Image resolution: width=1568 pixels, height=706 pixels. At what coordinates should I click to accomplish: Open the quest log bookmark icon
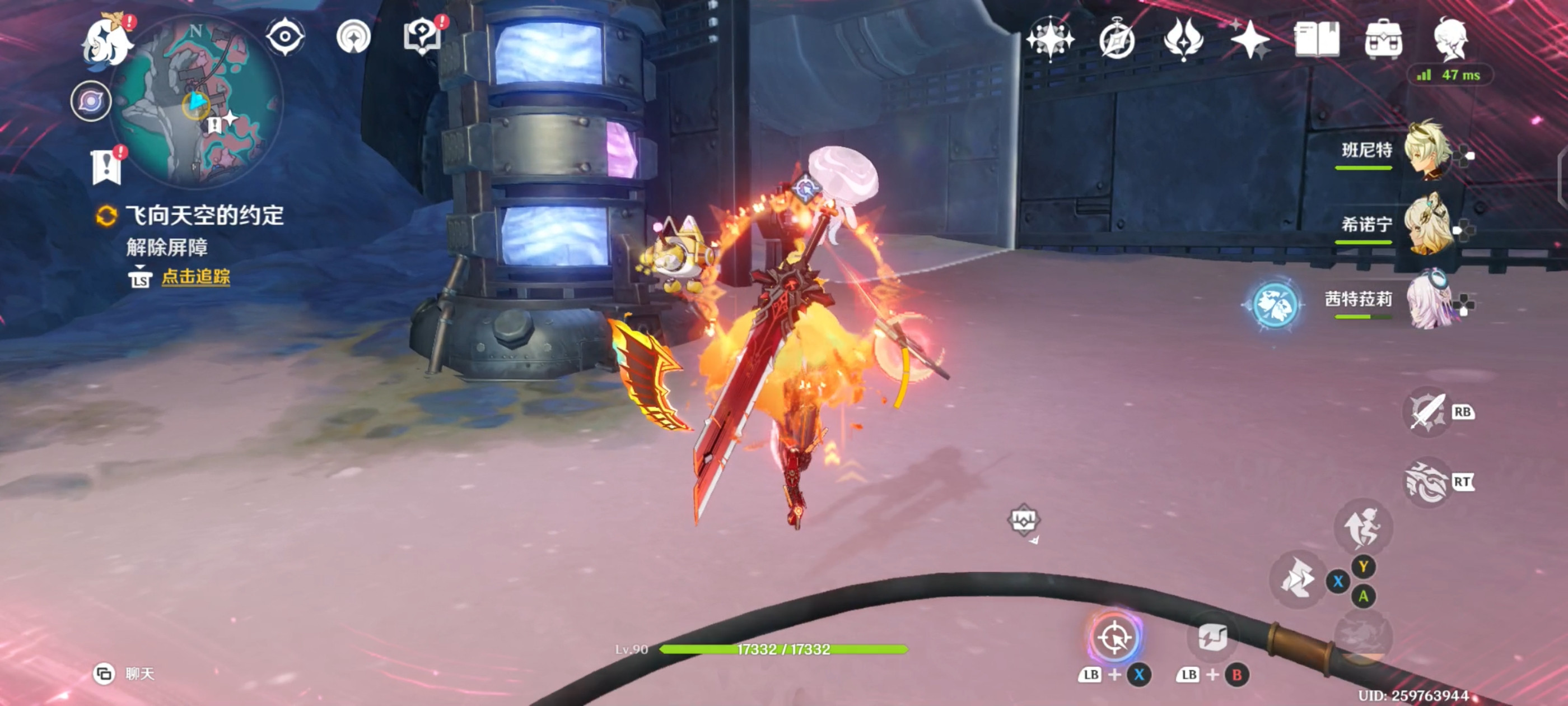(107, 165)
